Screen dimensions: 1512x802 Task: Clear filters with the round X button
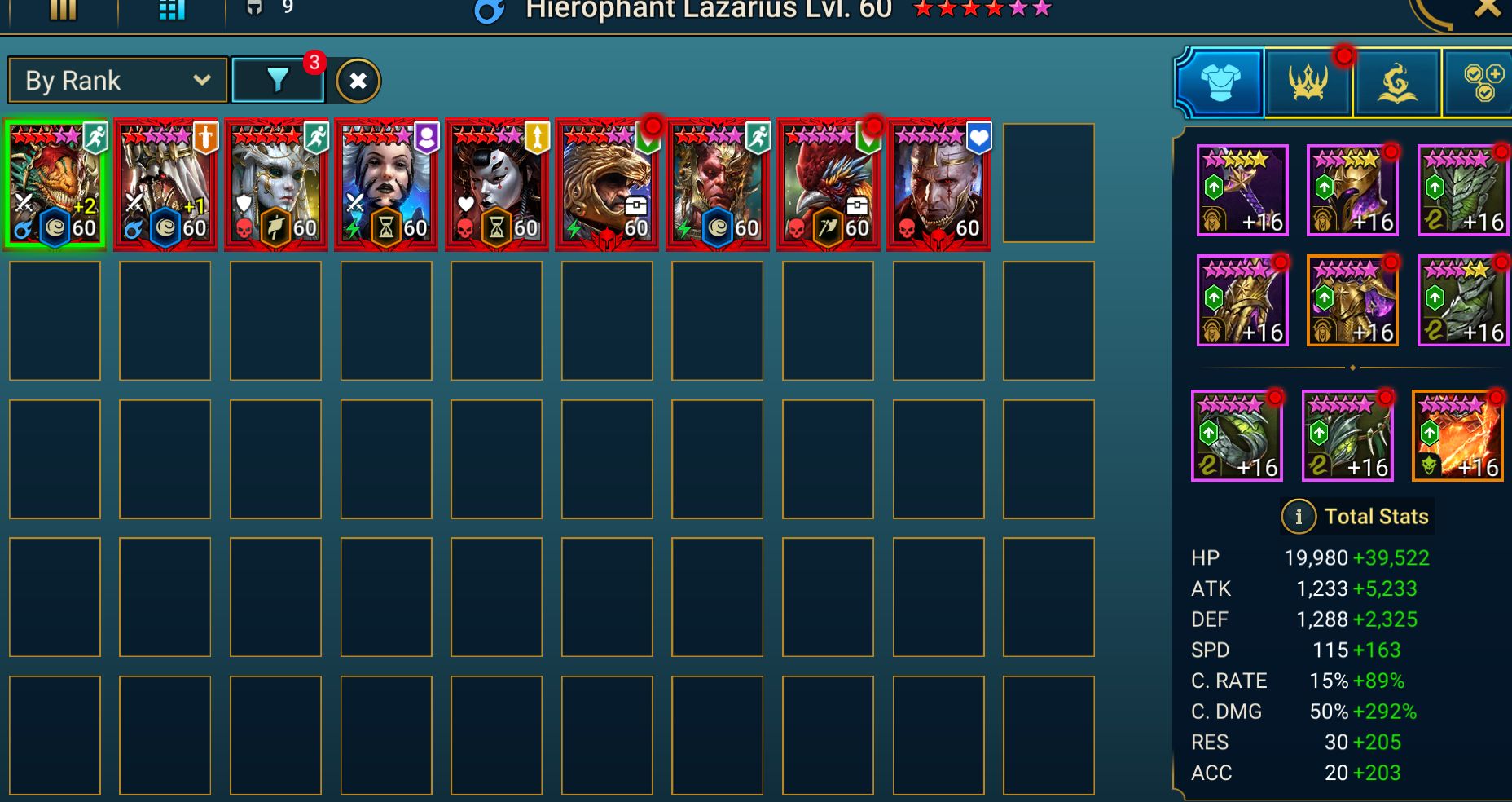358,81
